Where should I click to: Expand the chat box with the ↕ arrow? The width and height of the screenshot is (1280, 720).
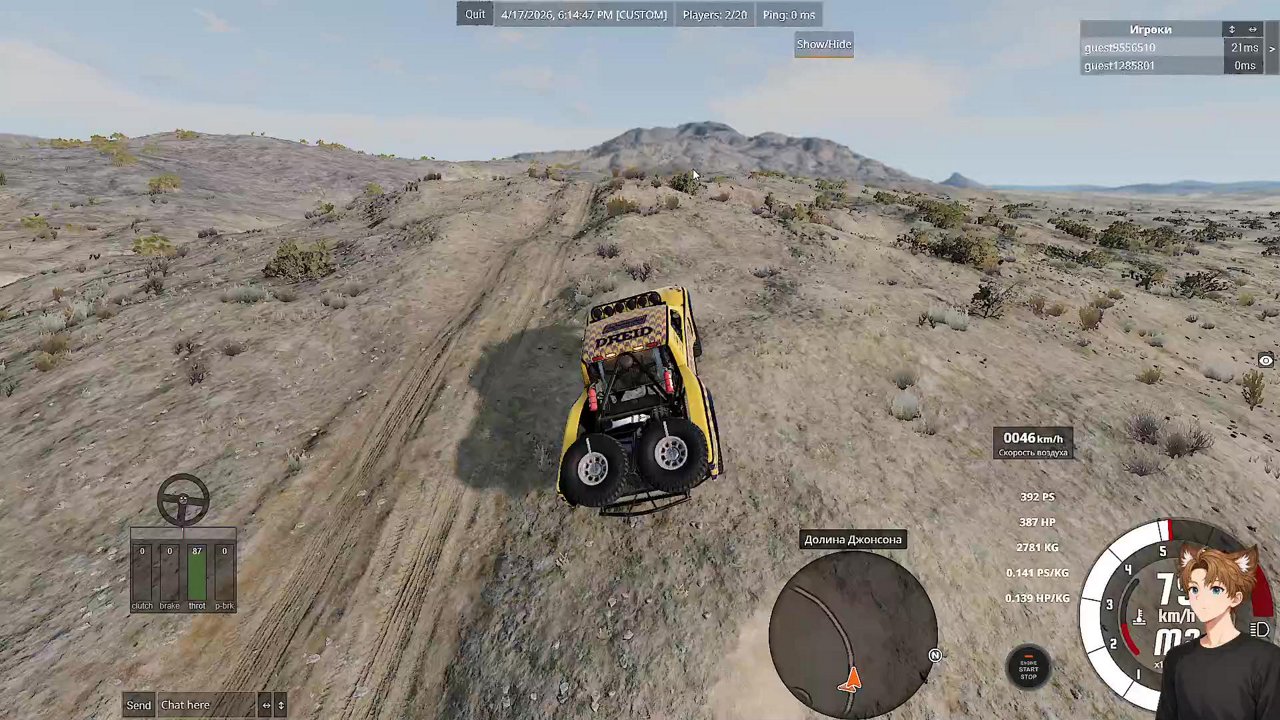click(x=281, y=705)
